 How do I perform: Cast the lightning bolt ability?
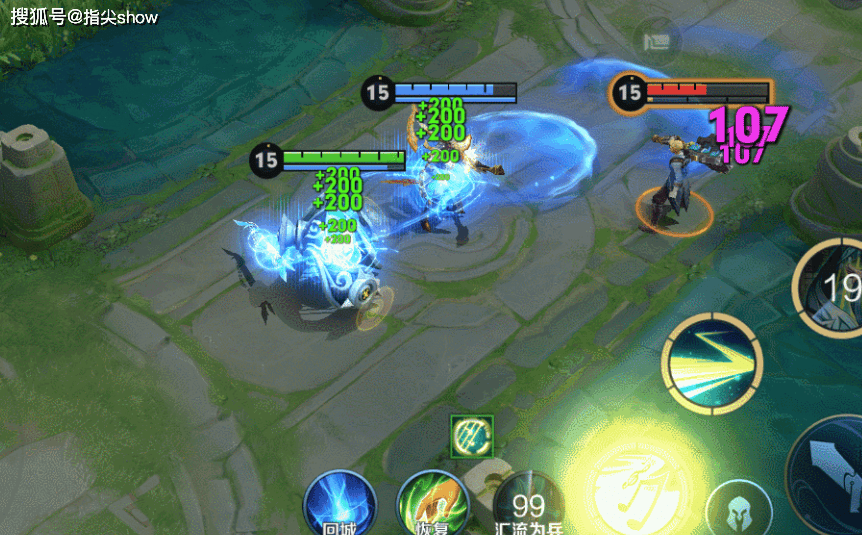(x=713, y=363)
